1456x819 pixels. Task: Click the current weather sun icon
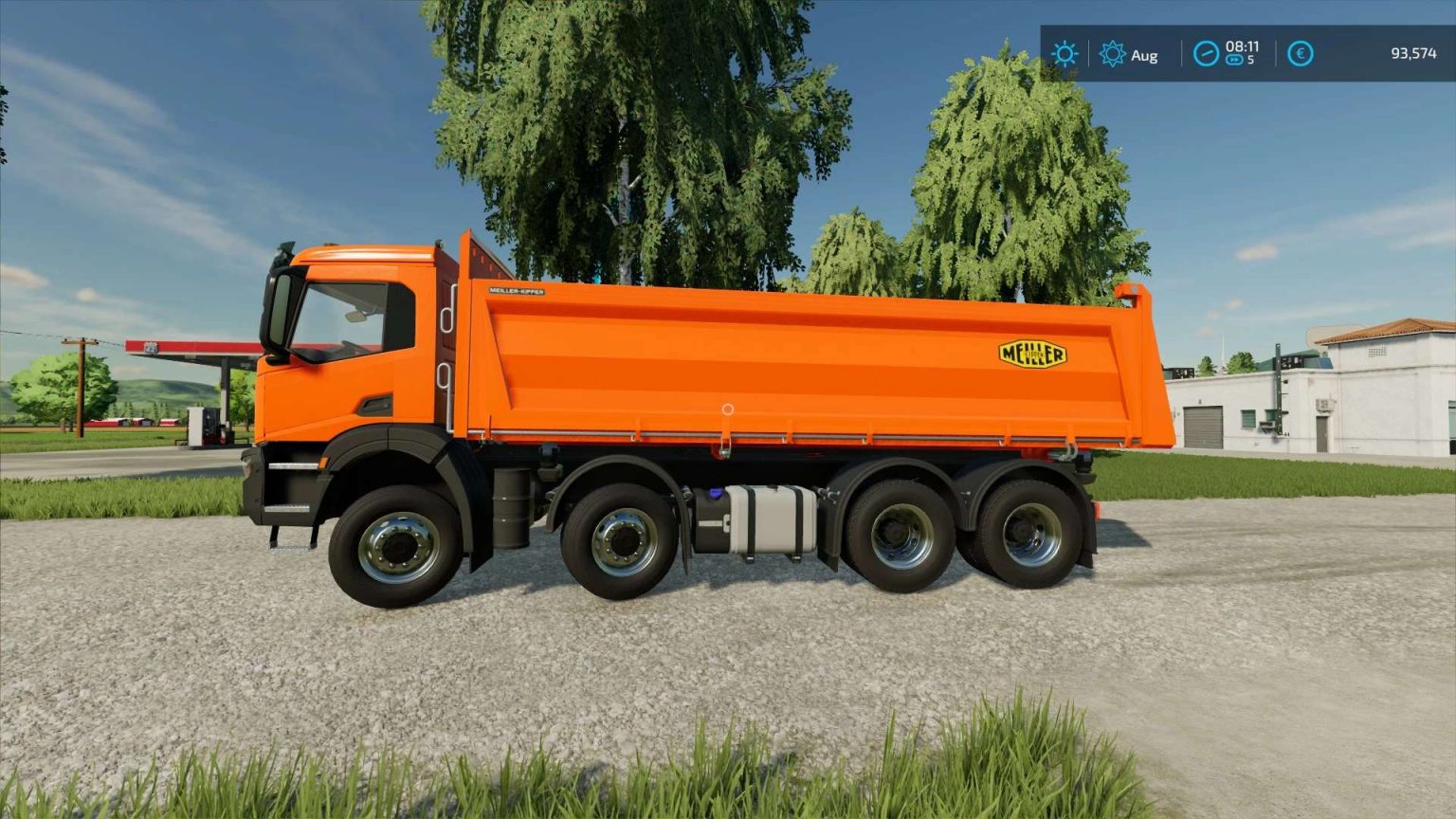[1065, 54]
